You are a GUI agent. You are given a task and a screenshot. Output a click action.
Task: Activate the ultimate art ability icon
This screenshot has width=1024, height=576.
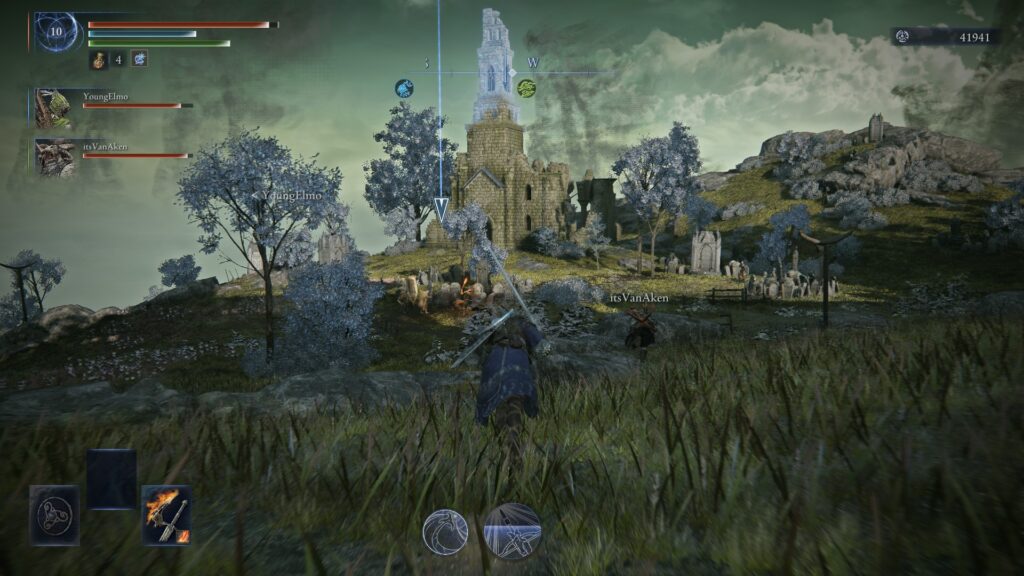tap(513, 531)
